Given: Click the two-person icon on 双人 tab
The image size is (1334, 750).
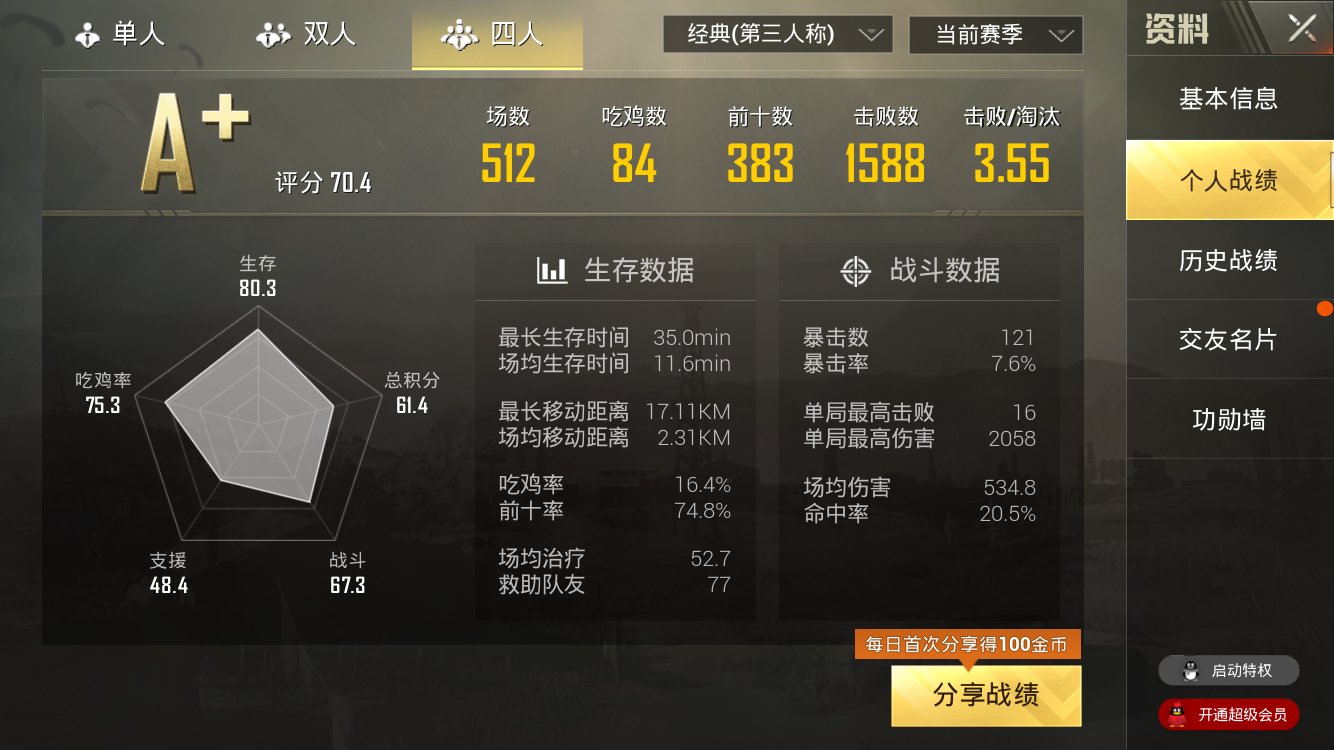Looking at the screenshot, I should click(273, 33).
